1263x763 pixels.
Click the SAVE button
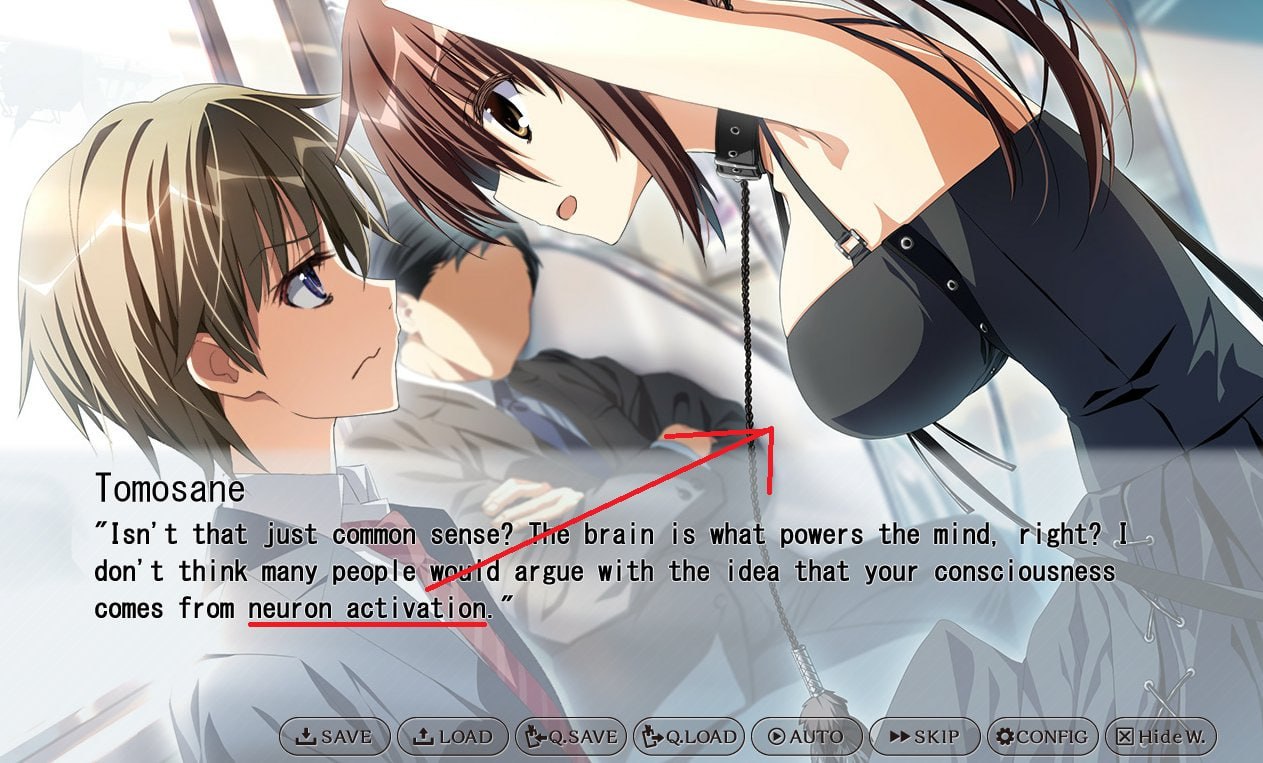click(x=335, y=737)
